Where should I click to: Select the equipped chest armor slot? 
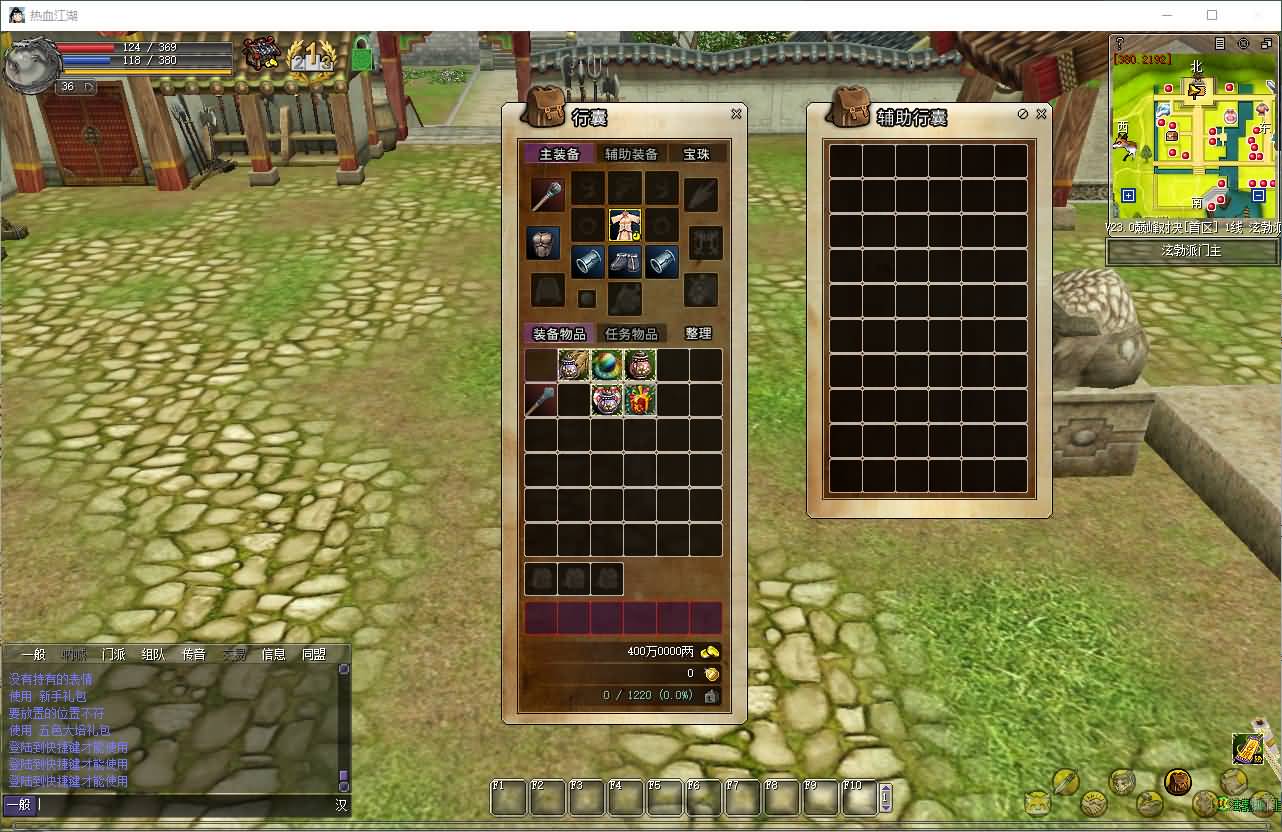tap(543, 243)
